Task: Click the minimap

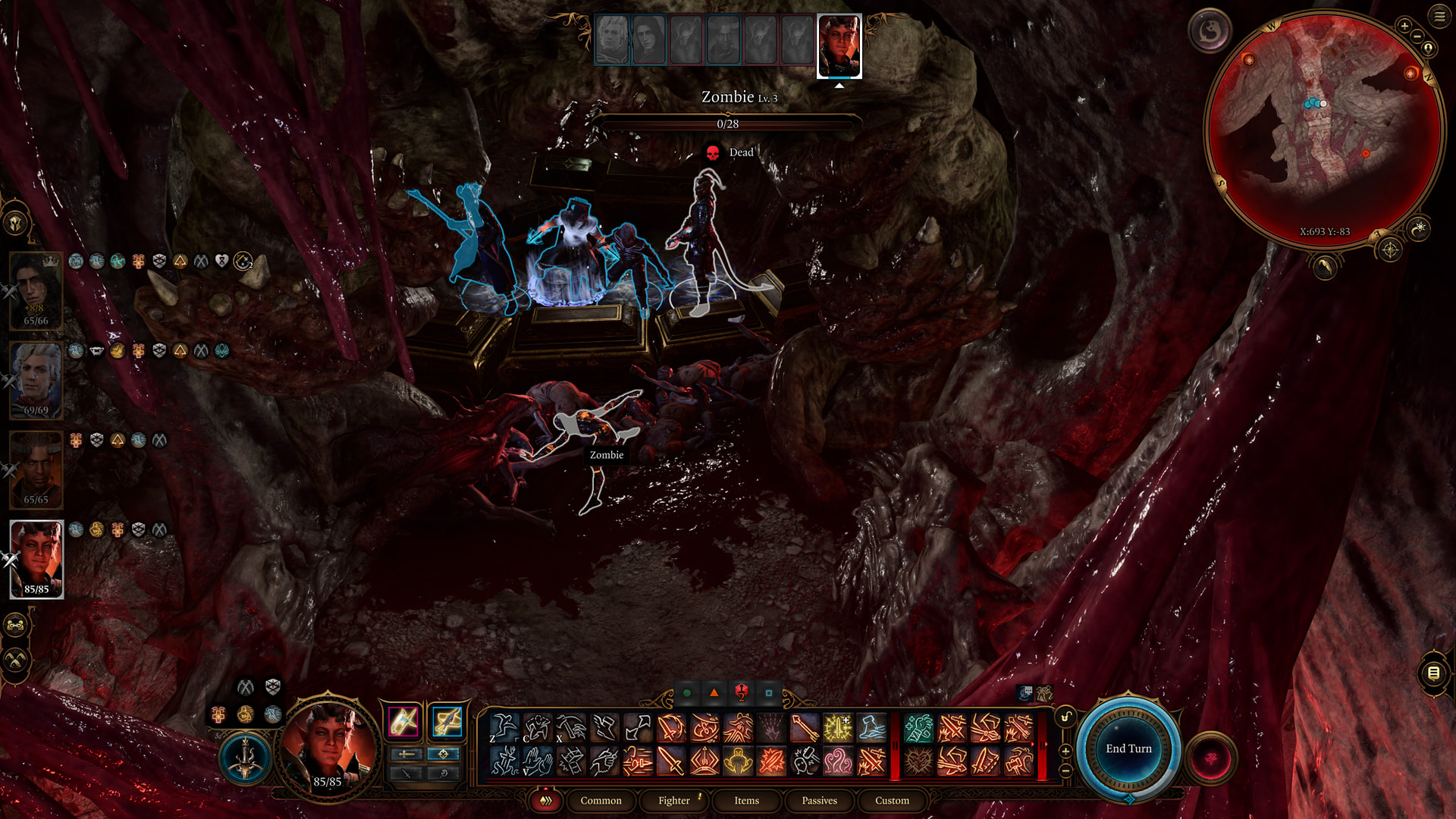Action: (1324, 129)
